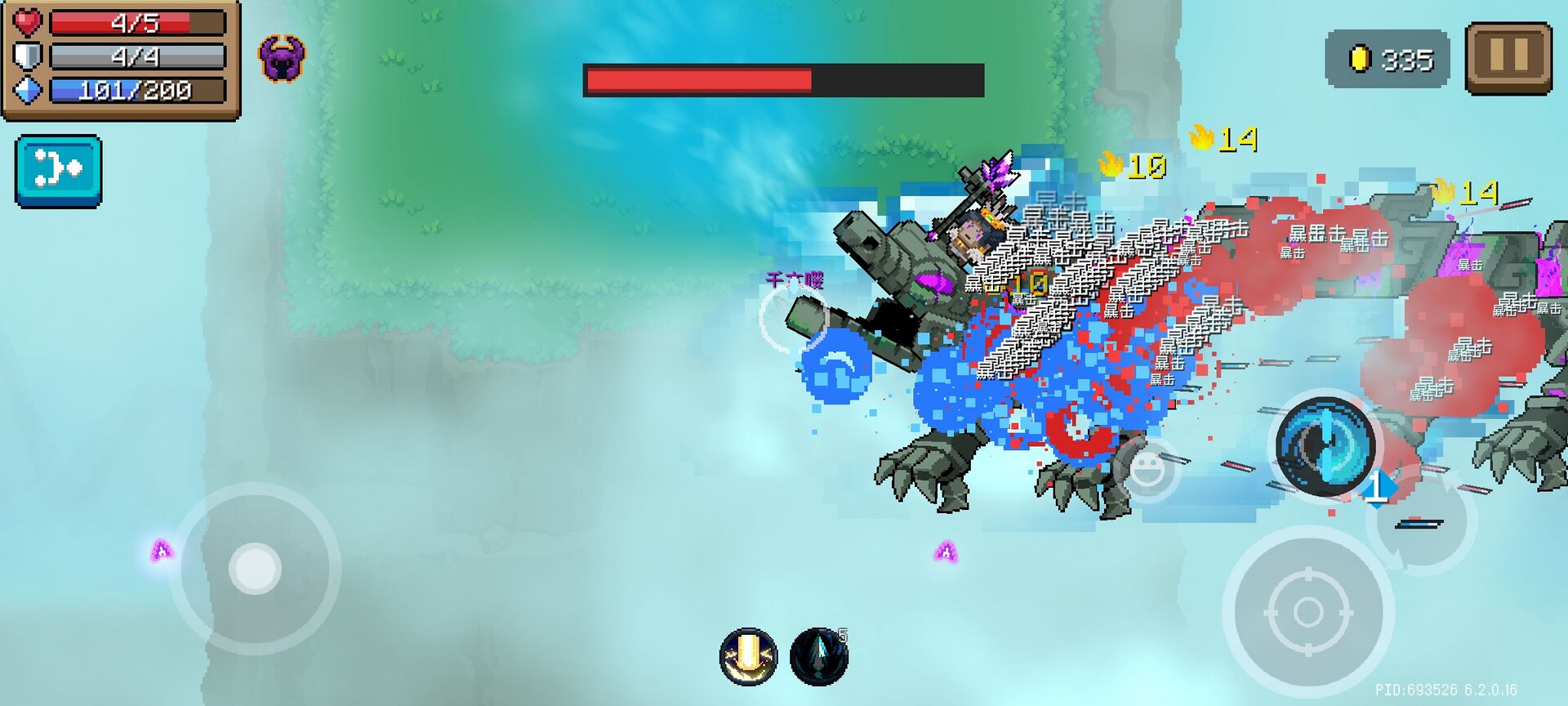Tap the purple horned helmet boss icon

[282, 58]
